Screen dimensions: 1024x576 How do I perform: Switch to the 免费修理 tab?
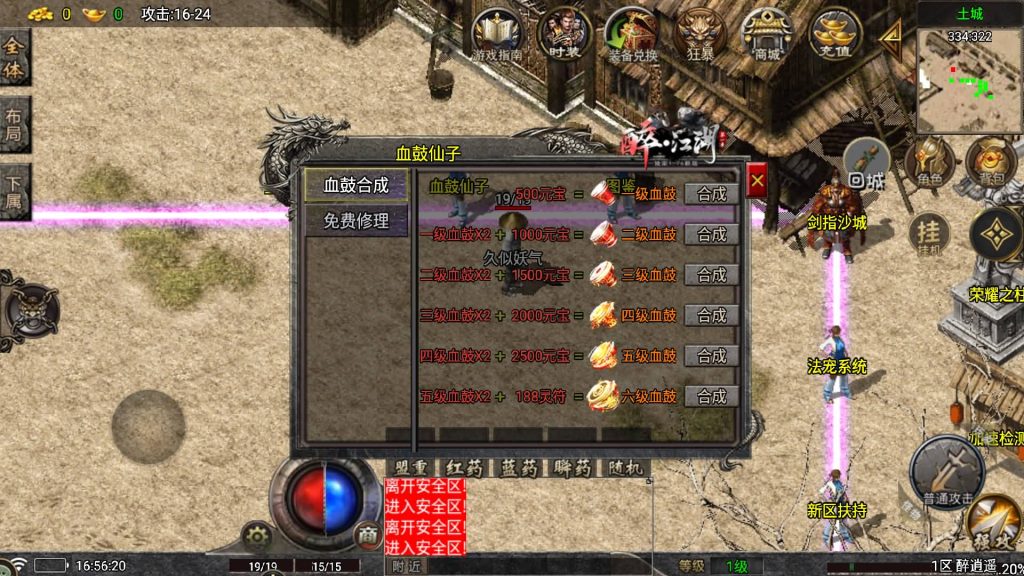(356, 221)
